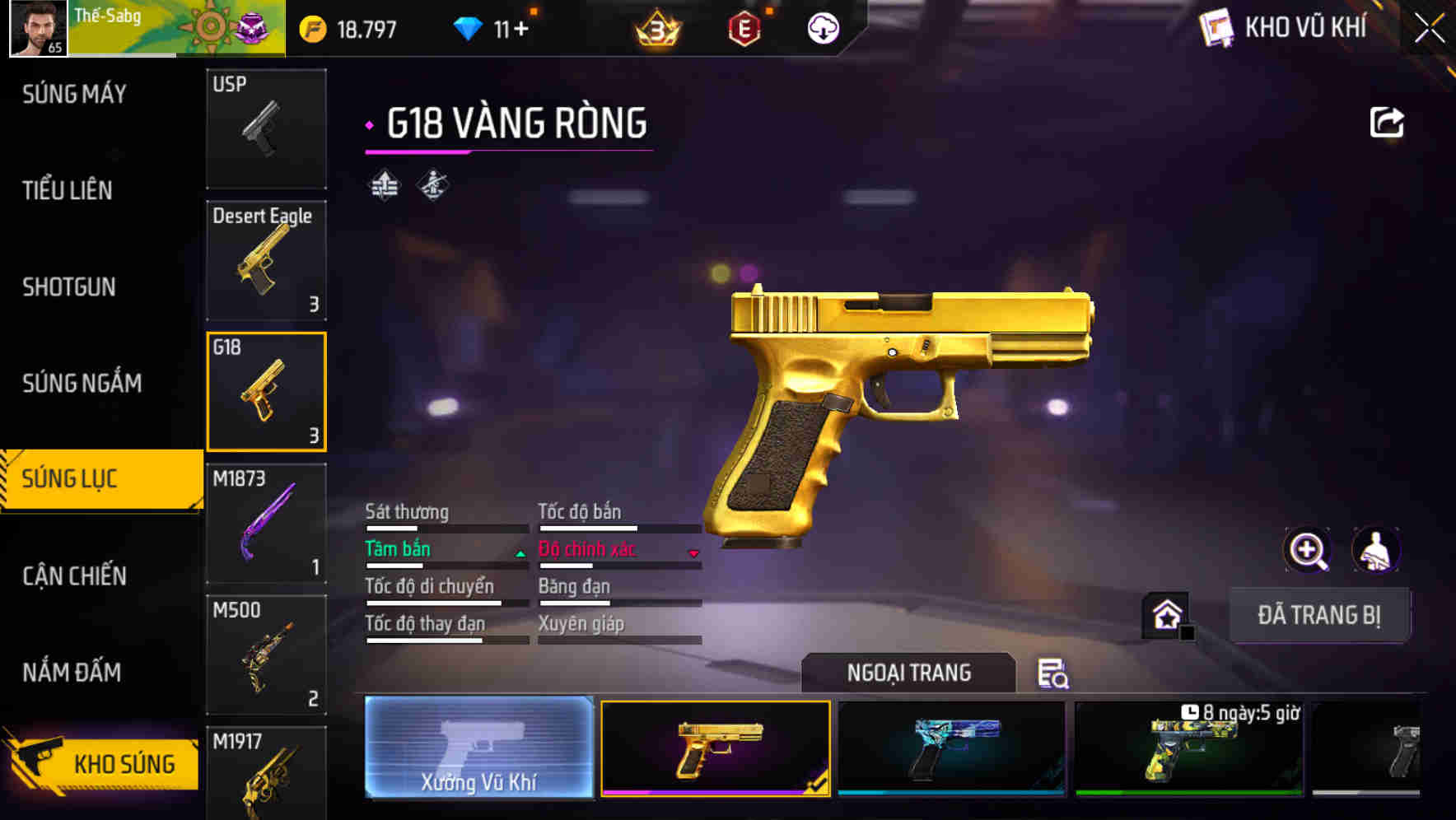Click the Đã Trang Bị button
This screenshot has width=1456, height=820.
coord(1320,615)
